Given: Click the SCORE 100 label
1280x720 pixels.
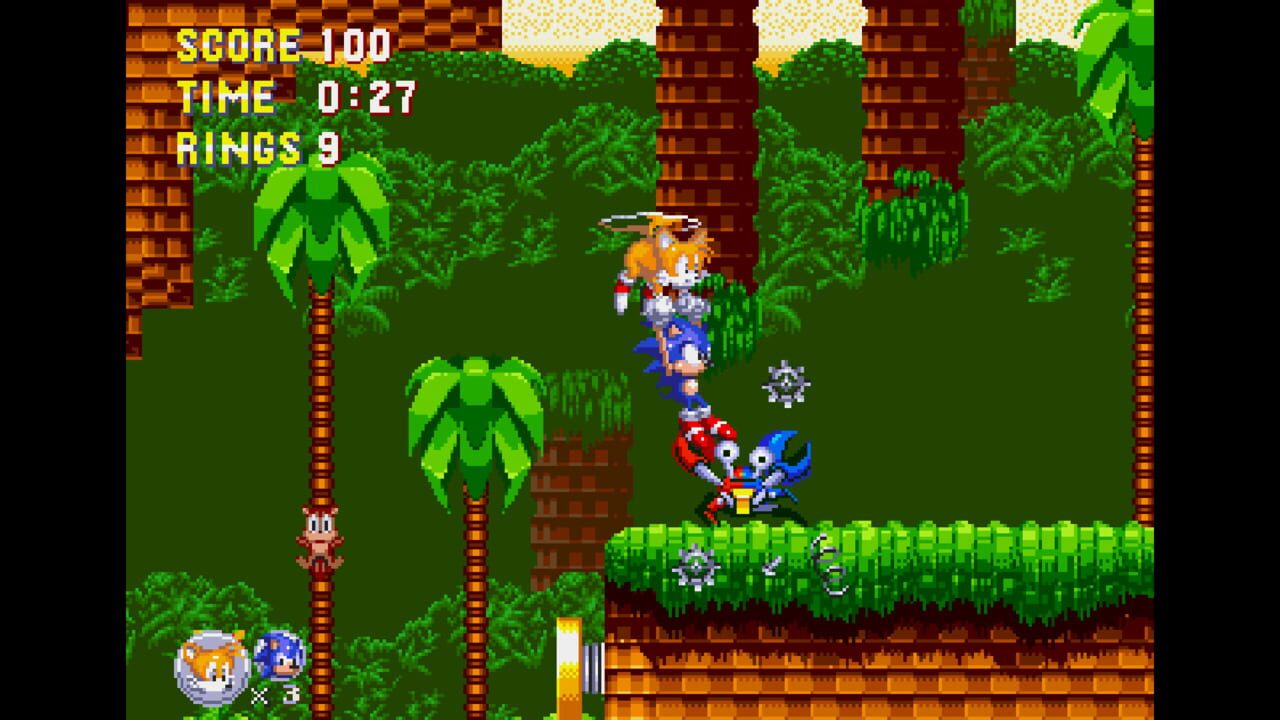Looking at the screenshot, I should (x=283, y=44).
